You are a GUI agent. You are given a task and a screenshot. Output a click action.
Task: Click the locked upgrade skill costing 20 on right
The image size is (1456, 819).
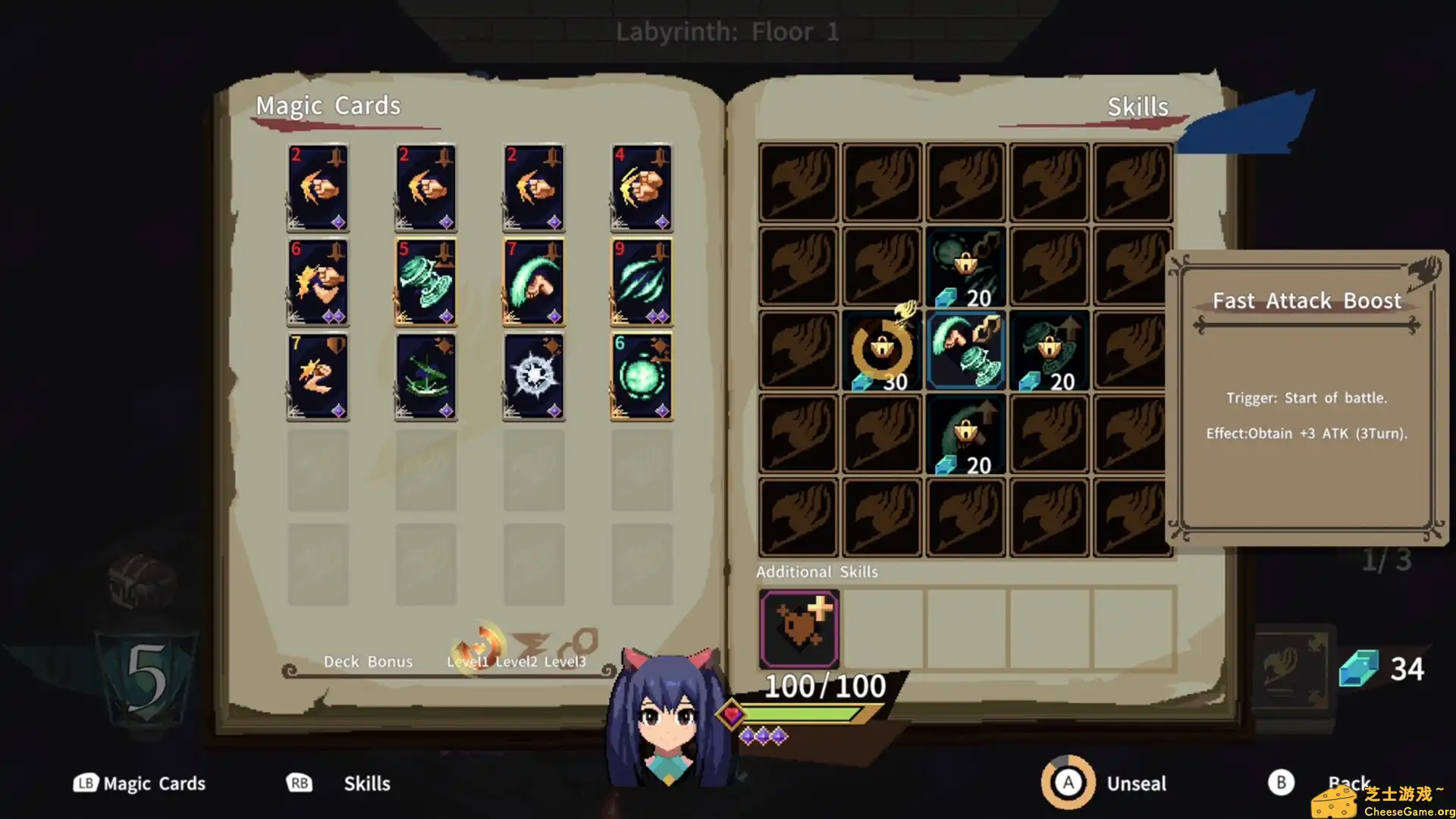point(1050,350)
